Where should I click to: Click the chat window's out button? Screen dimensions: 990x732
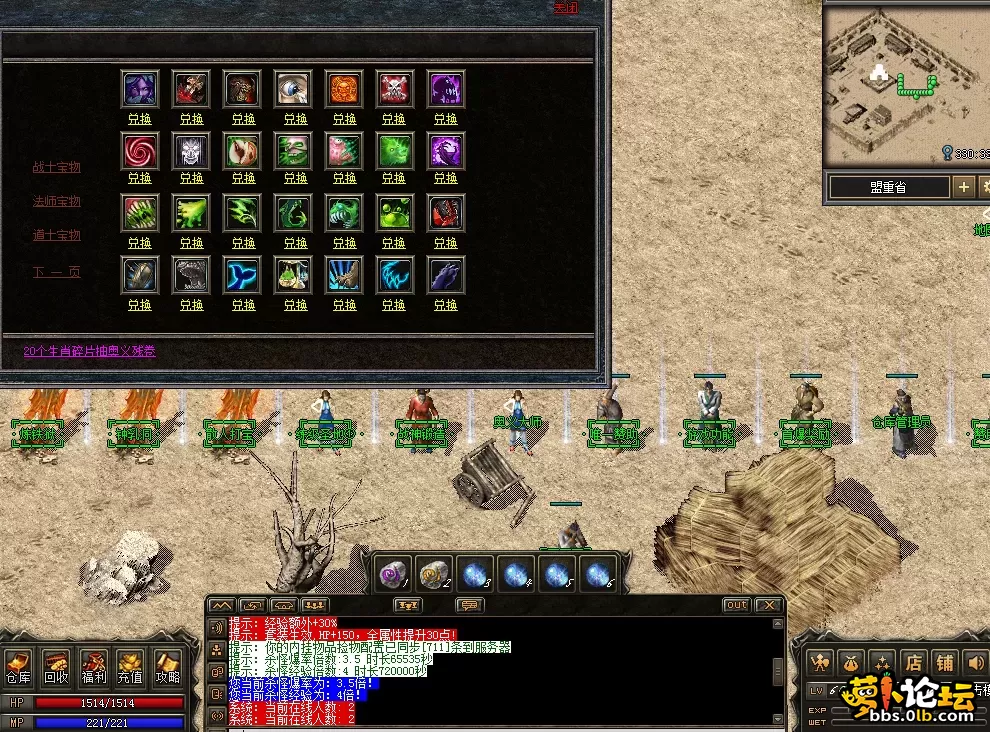pyautogui.click(x=736, y=605)
